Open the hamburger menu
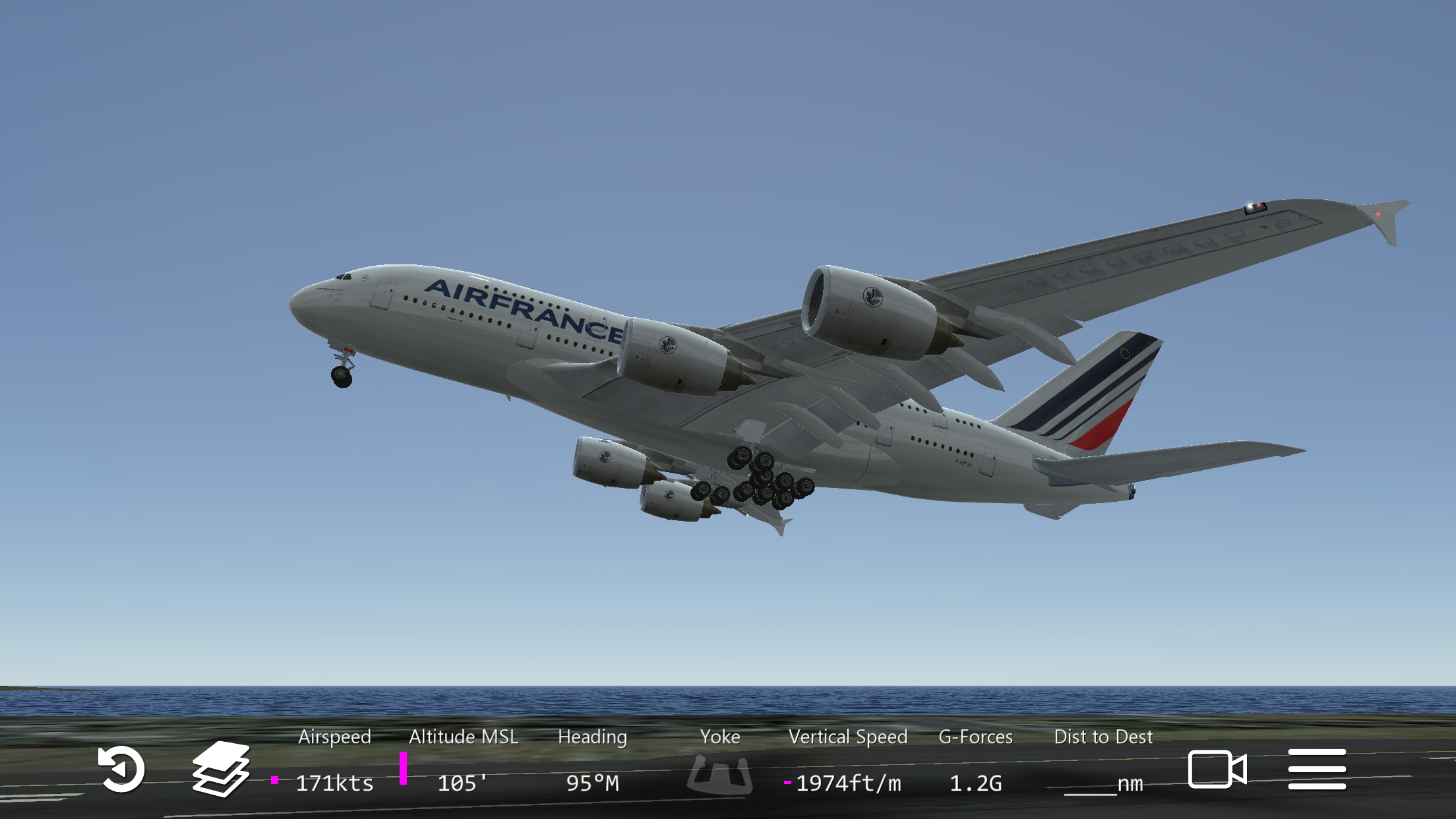 coord(1317,769)
